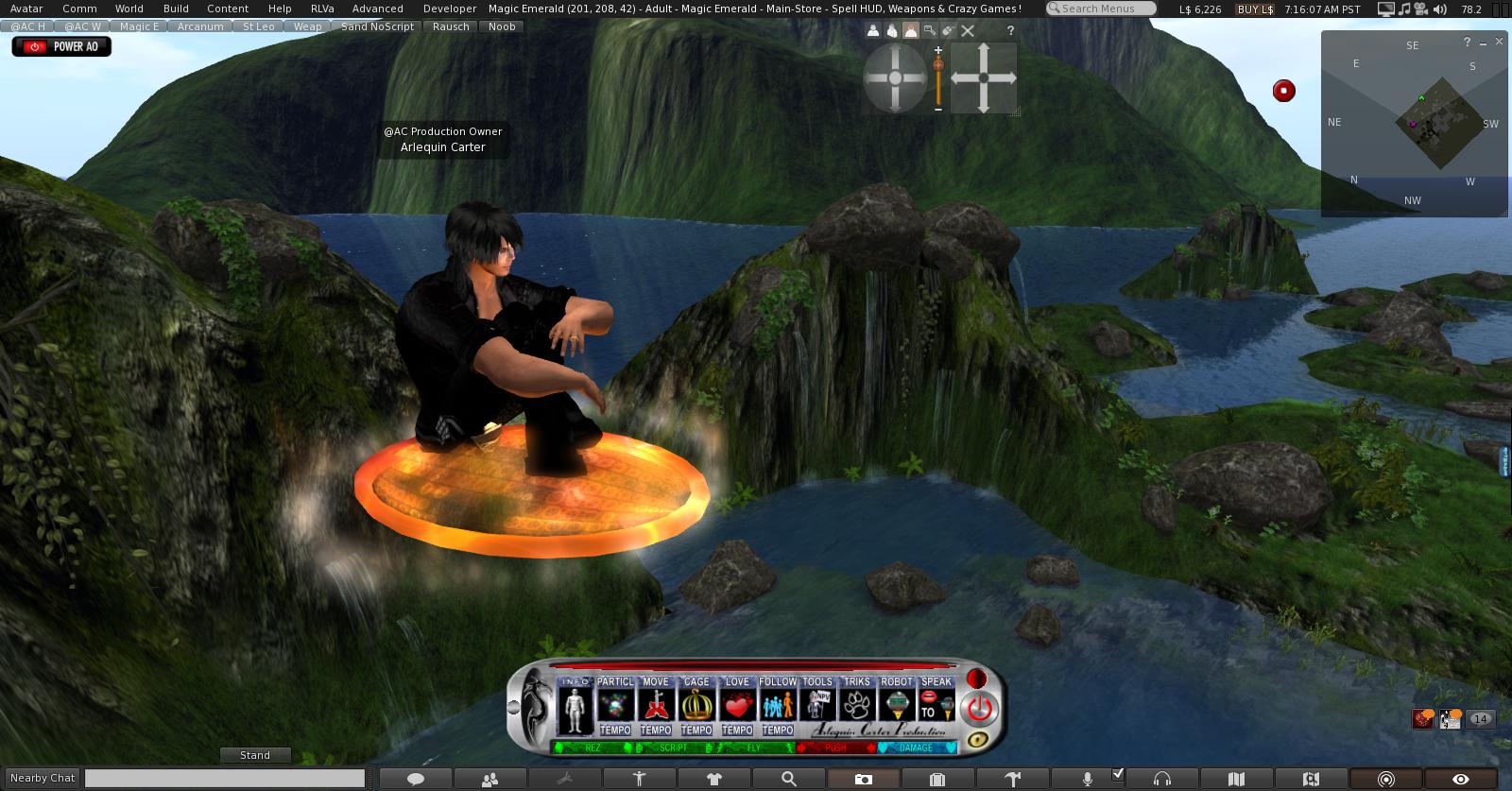Activate the FOLLOW people icon
This screenshot has height=791, width=1512.
click(x=778, y=705)
